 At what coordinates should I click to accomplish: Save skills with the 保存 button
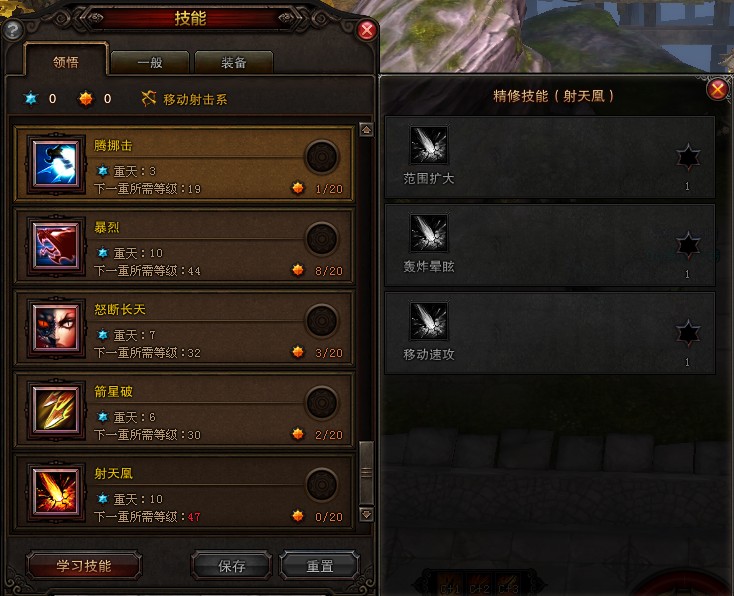(231, 565)
